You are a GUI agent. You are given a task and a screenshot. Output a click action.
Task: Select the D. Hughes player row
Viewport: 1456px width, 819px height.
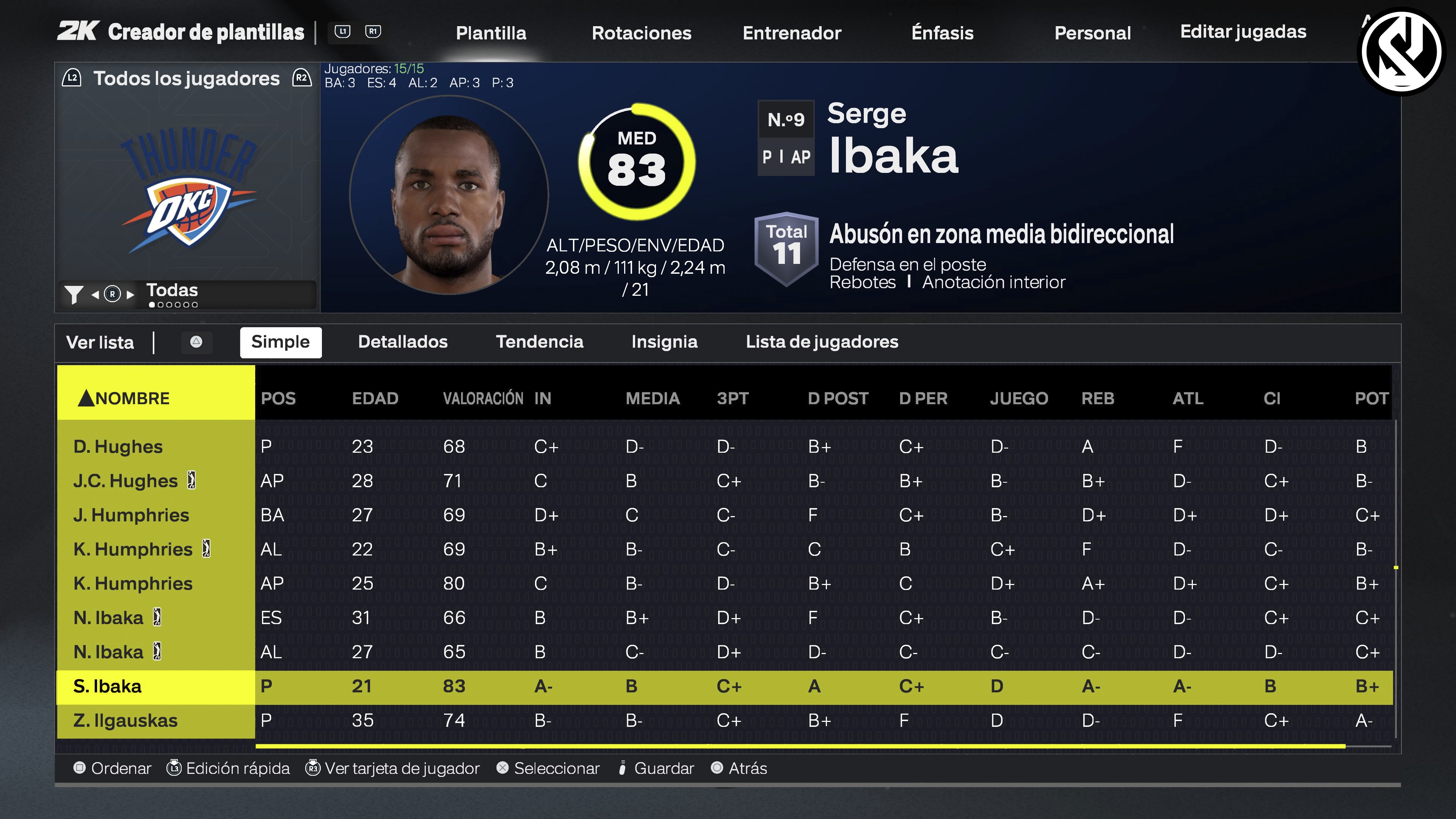[x=118, y=447]
